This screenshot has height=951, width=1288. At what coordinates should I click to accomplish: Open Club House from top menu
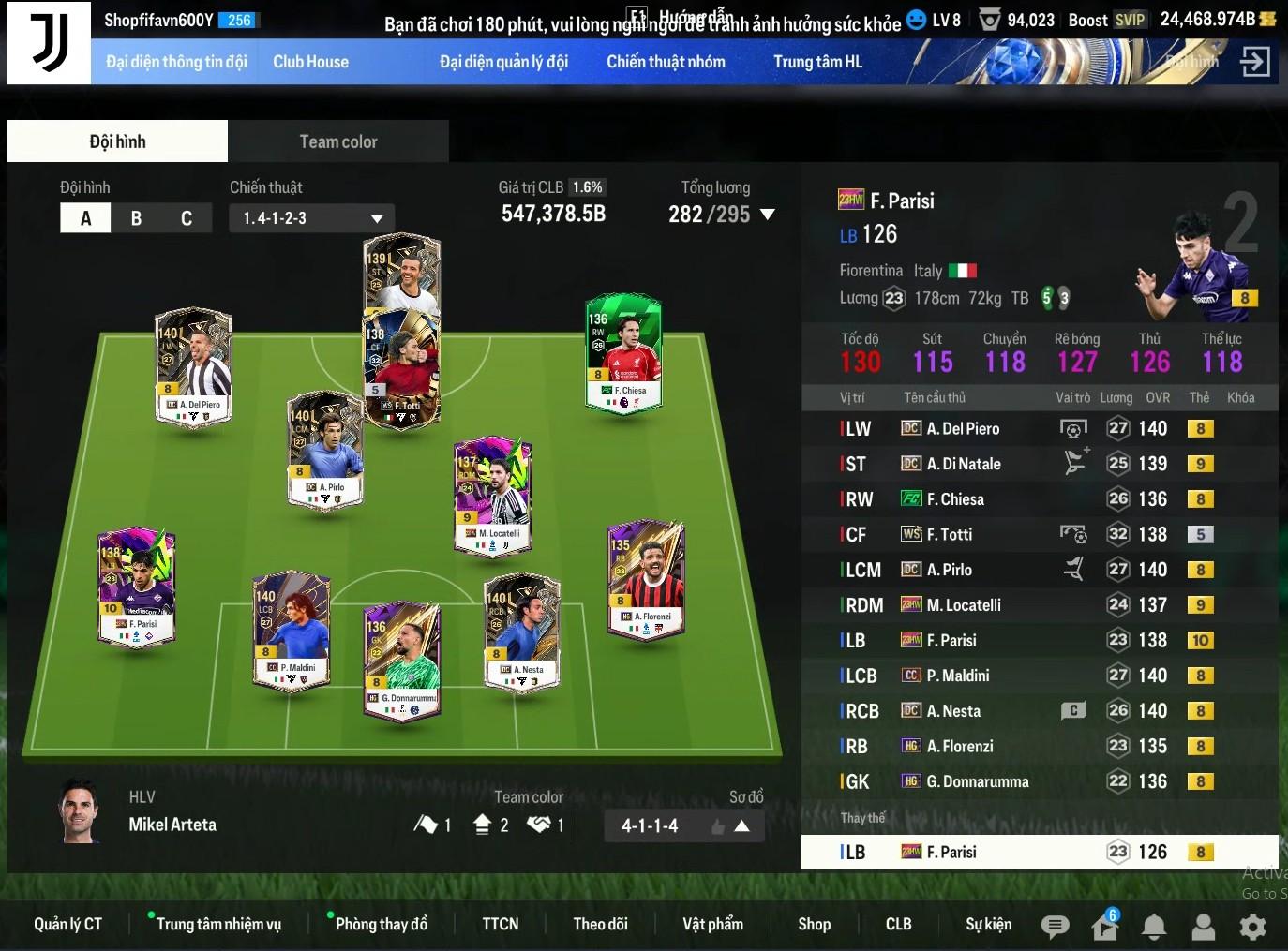coord(310,62)
